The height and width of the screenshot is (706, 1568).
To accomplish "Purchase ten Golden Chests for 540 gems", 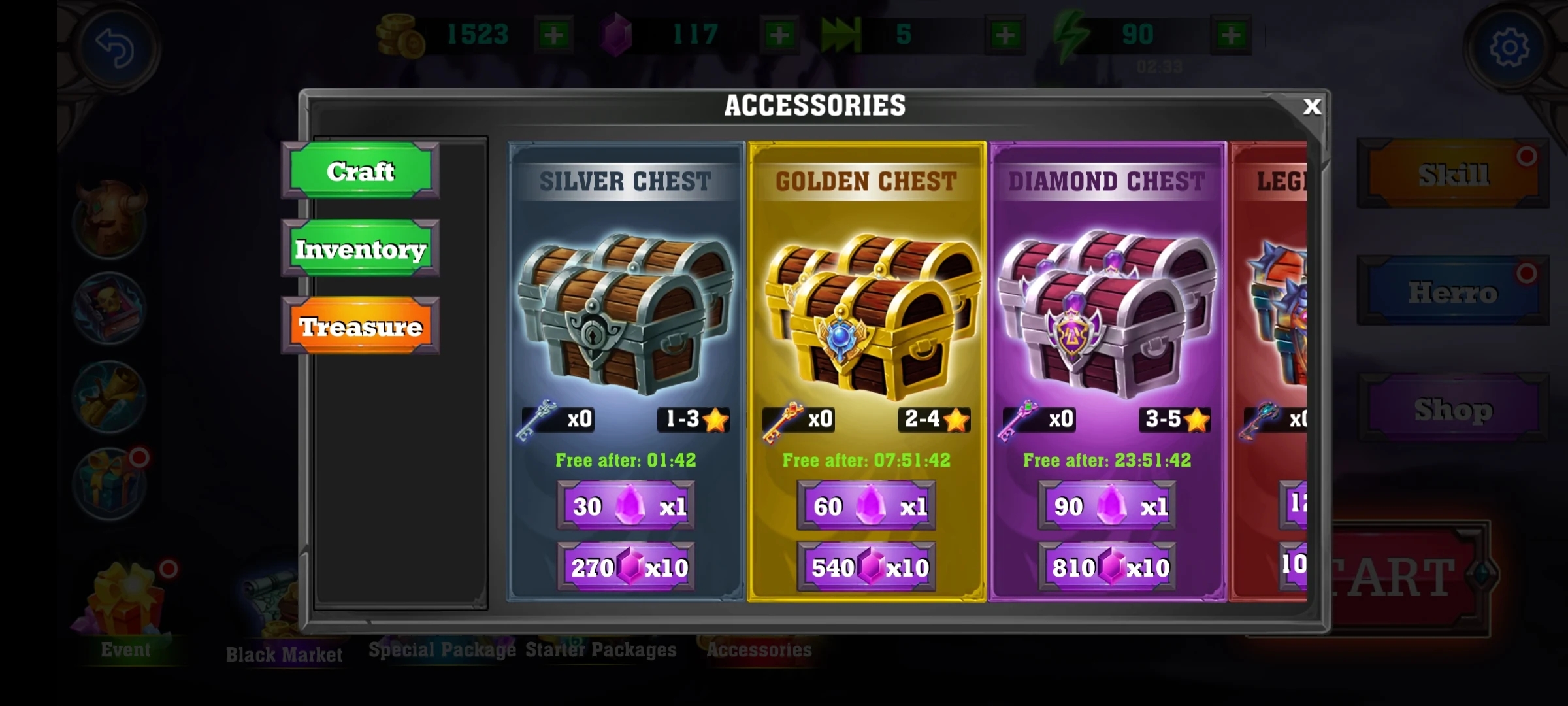I will 866,567.
